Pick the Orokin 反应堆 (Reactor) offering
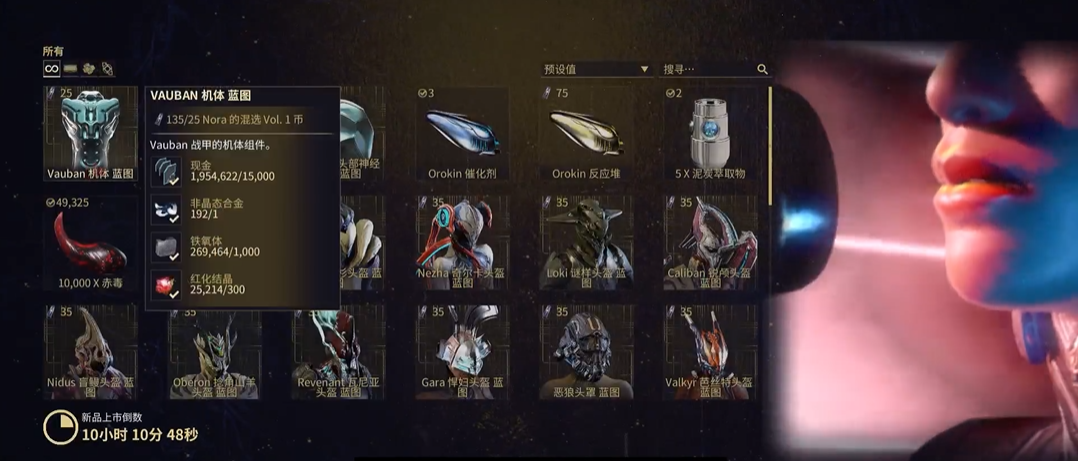Image resolution: width=1078 pixels, height=461 pixels. pos(586,133)
